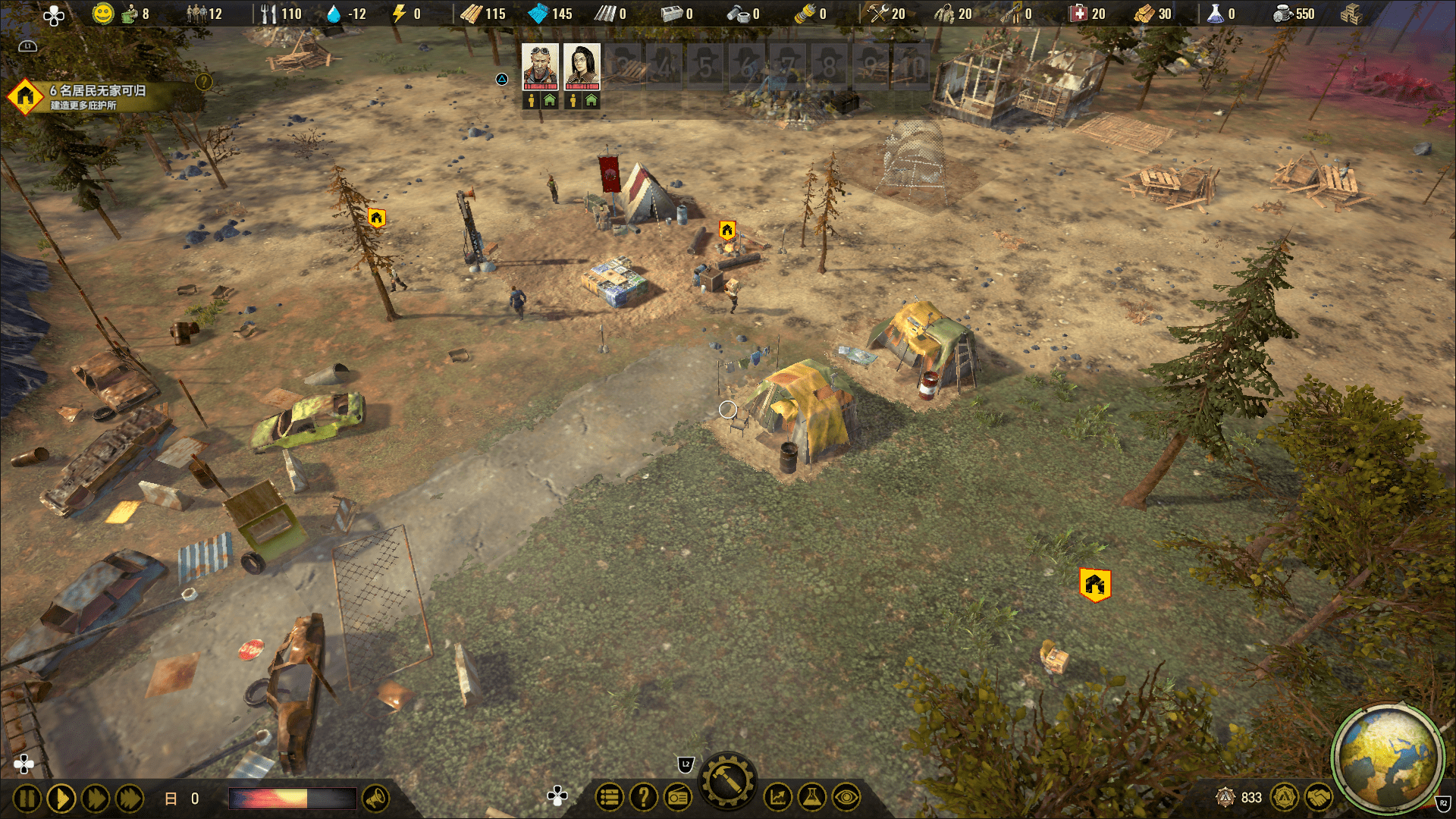Click the question mark beside the homeless alert
The image size is (1456, 819).
tap(204, 82)
